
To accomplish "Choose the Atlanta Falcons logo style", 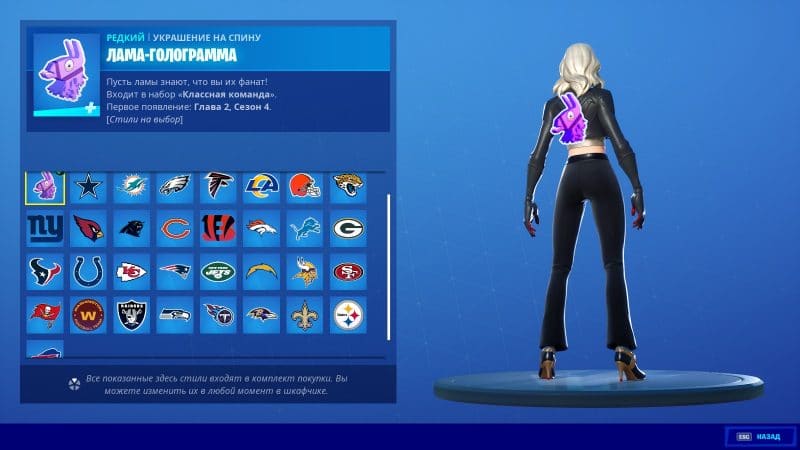I will tap(217, 186).
